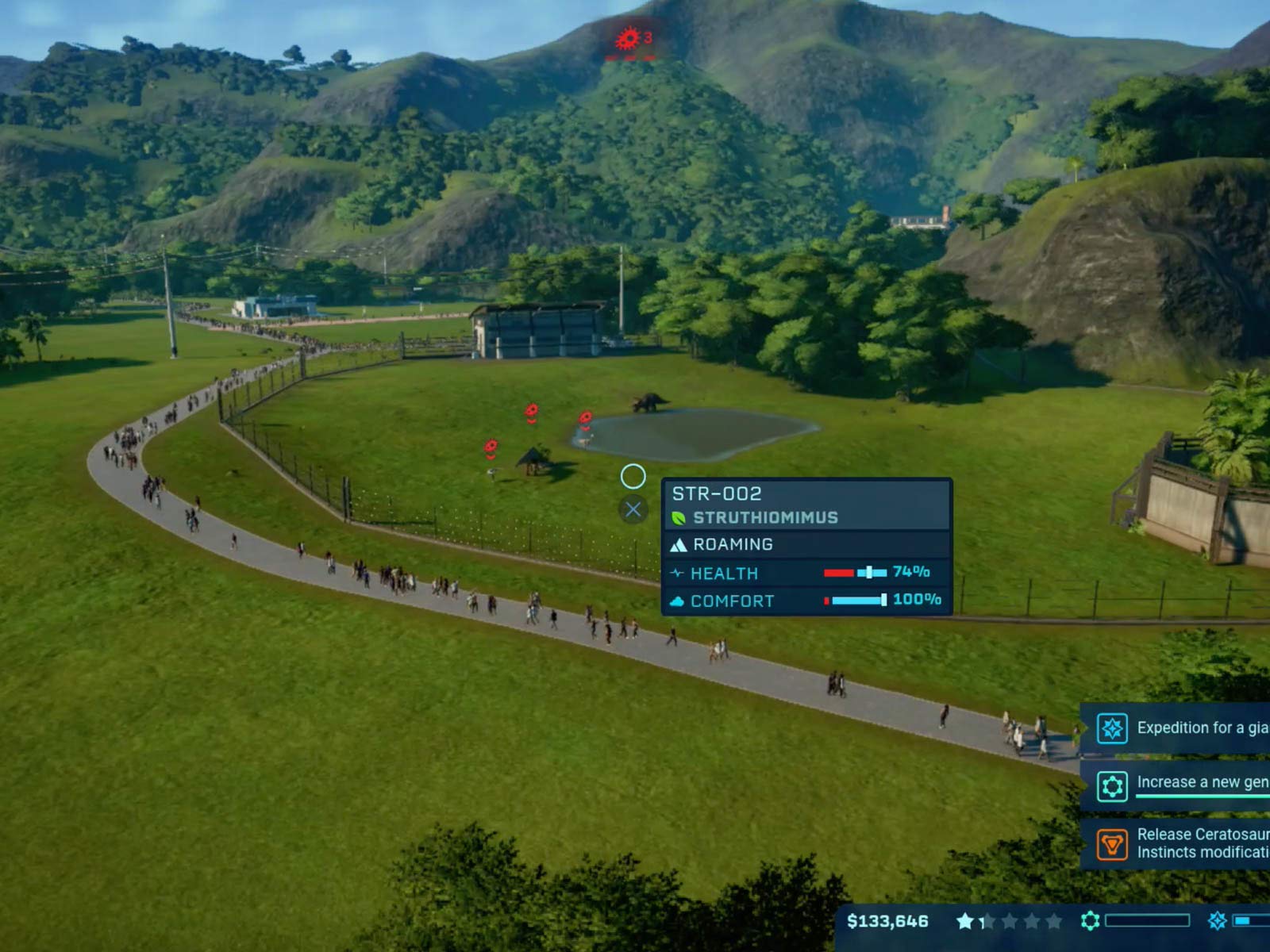Click the red alert icon showing 3 on the mountain

point(626,36)
